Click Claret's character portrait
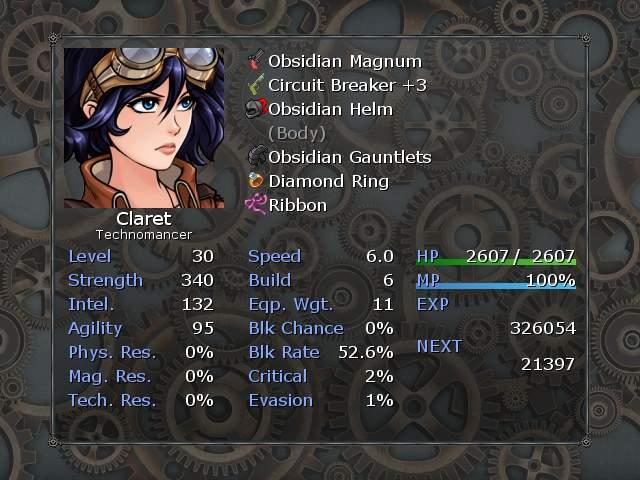Viewport: 640px width, 480px height. tap(144, 128)
